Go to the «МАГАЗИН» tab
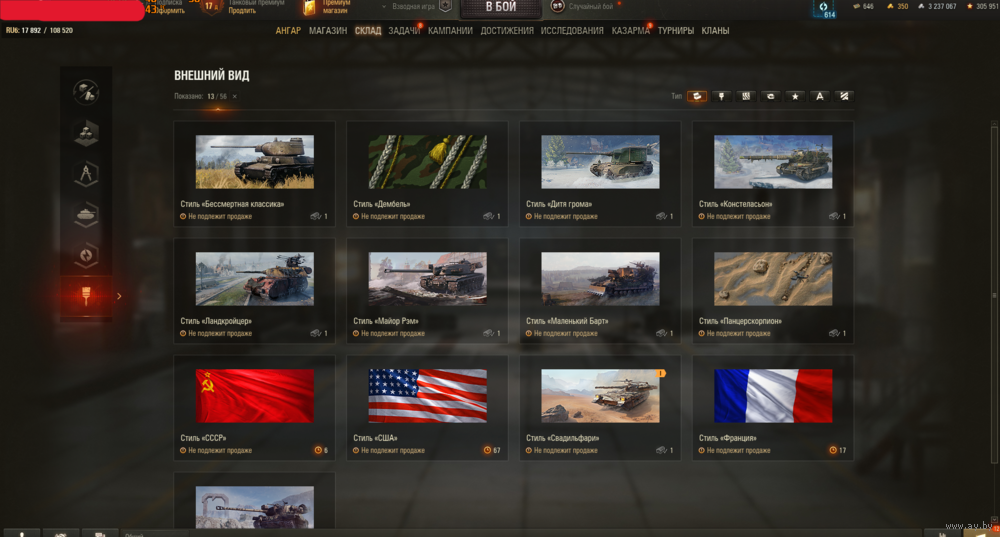 (328, 31)
